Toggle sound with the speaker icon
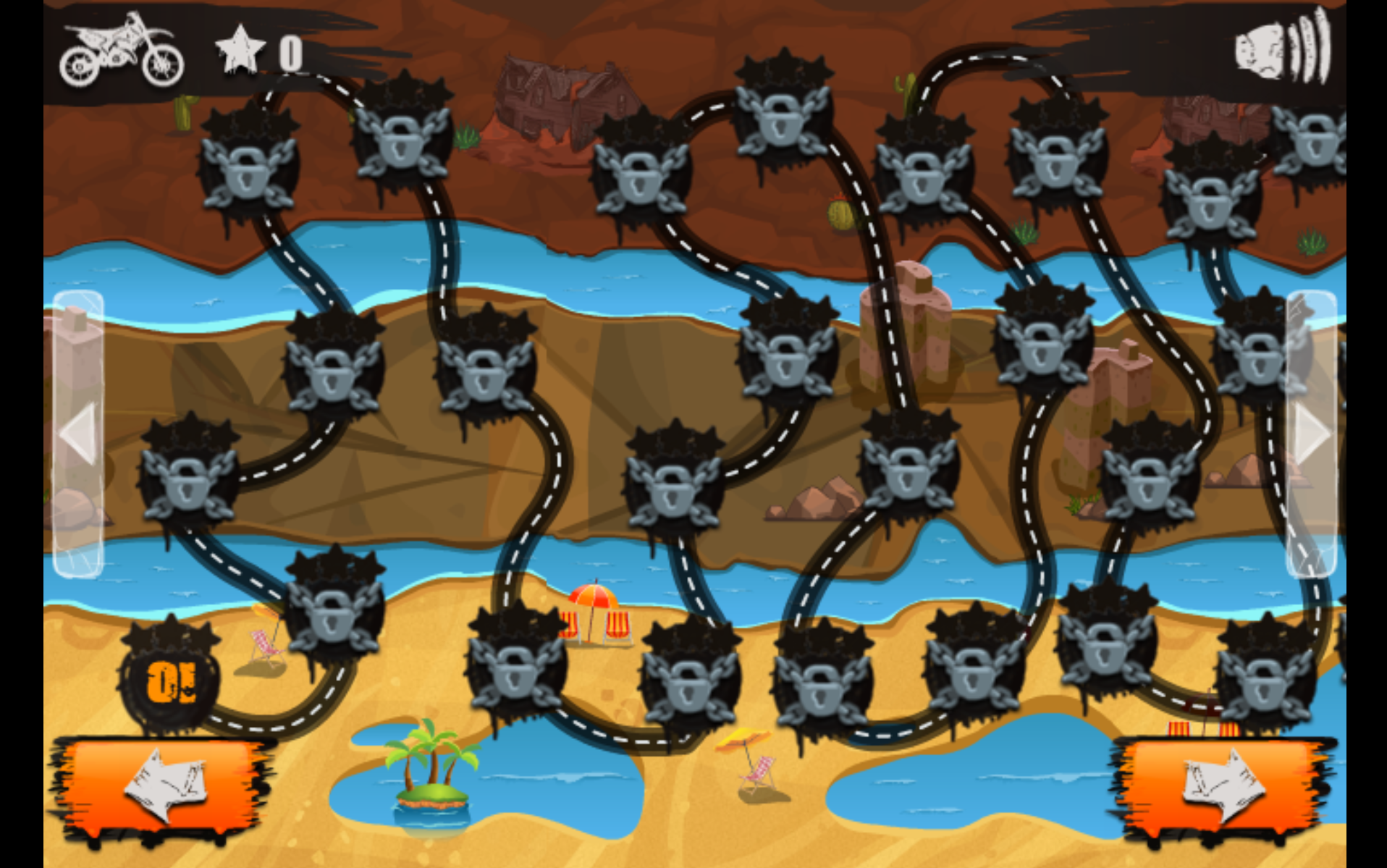The image size is (1387, 868). [x=1283, y=49]
